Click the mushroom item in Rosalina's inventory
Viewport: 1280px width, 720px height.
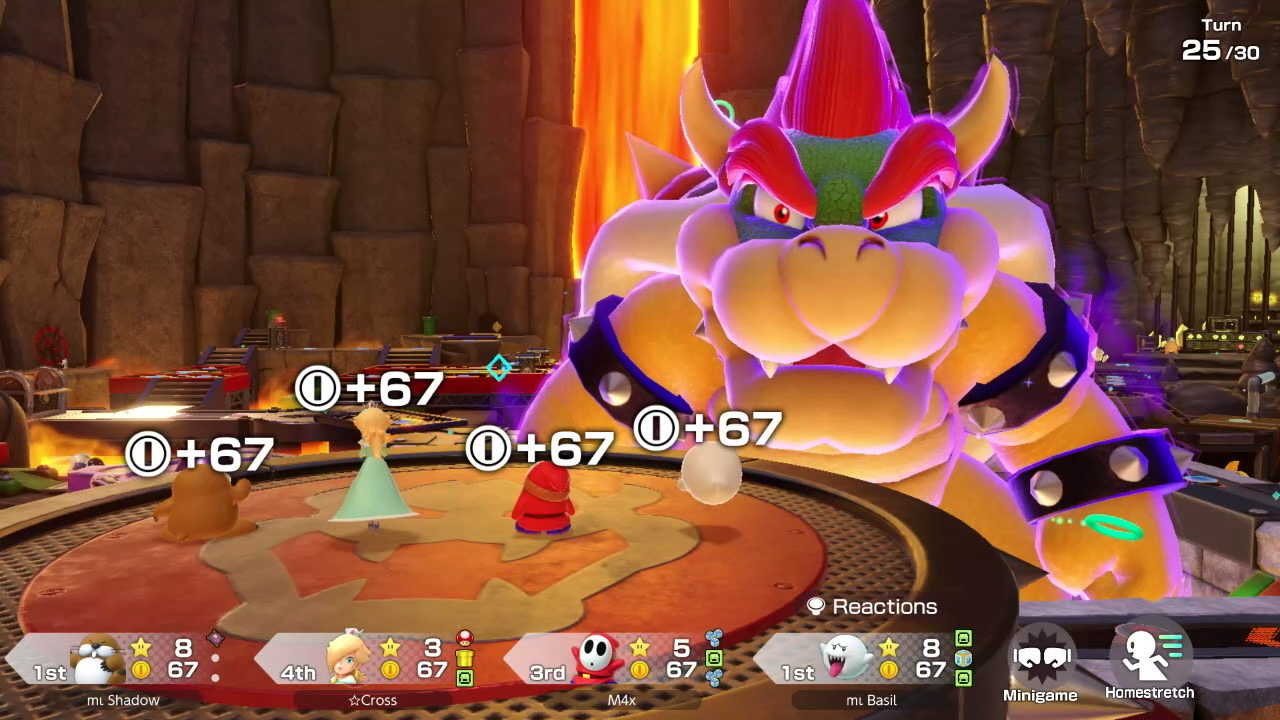[x=464, y=638]
